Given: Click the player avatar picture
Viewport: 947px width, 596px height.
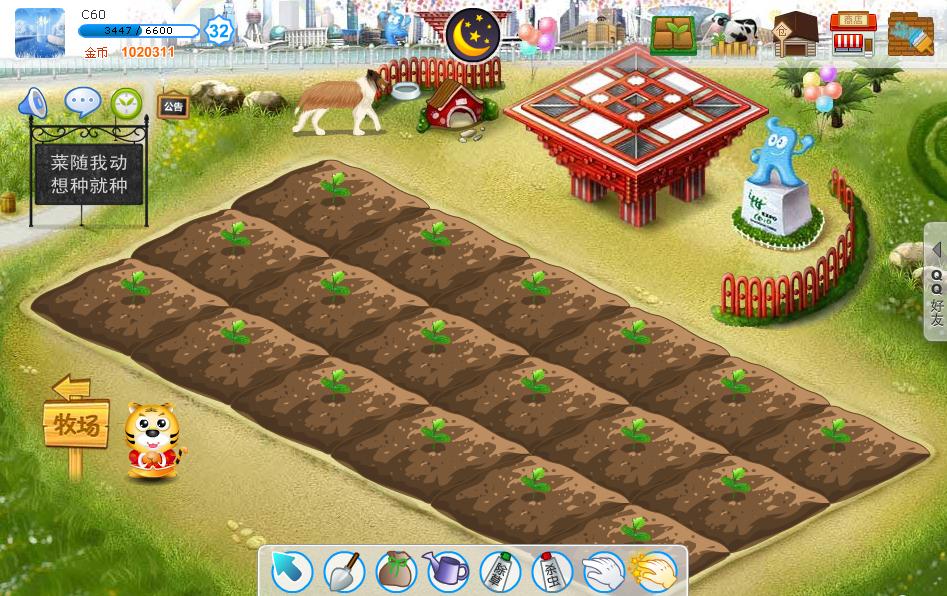Looking at the screenshot, I should (x=40, y=33).
